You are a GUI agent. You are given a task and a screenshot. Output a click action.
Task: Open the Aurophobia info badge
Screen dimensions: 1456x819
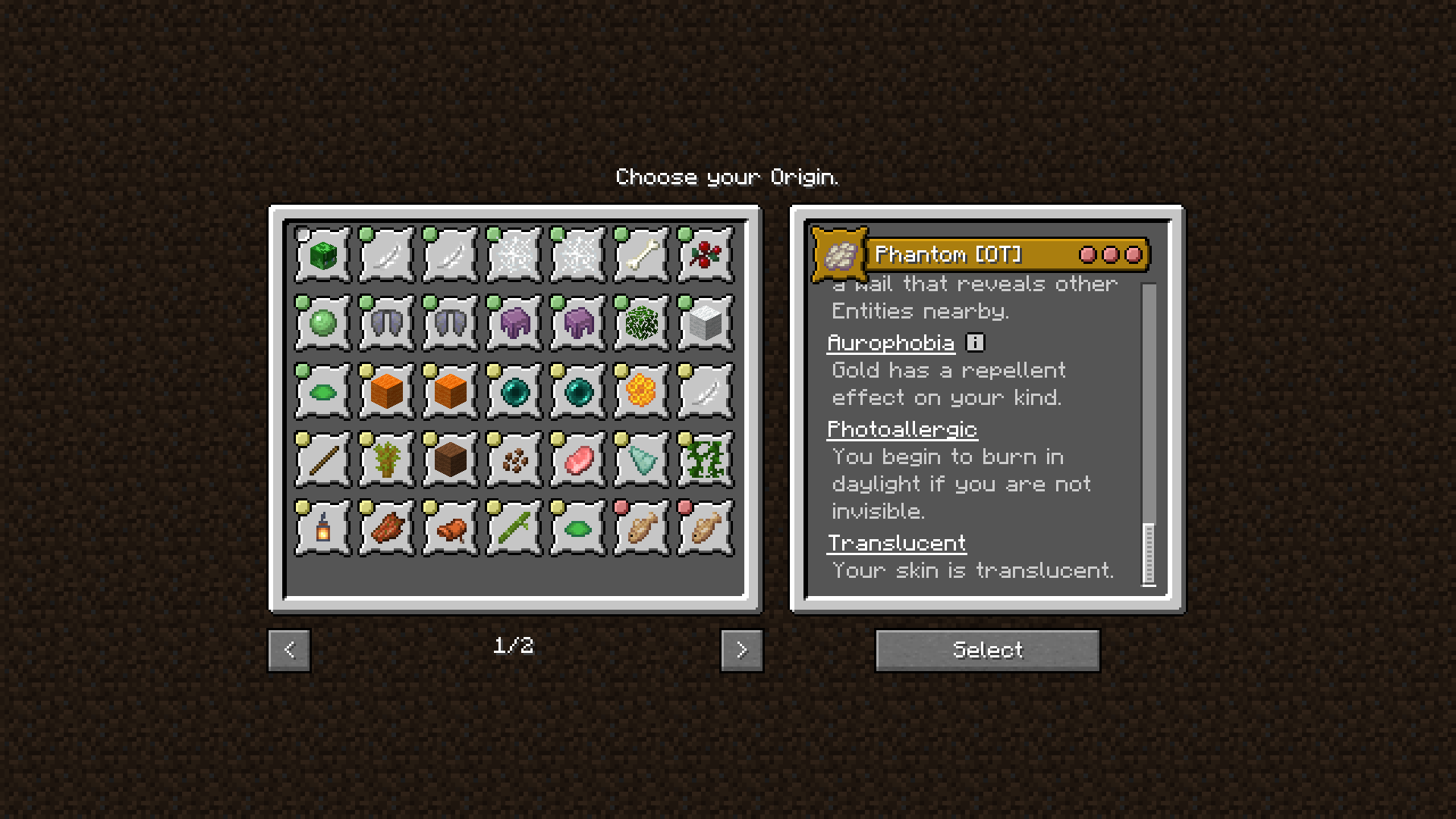pyautogui.click(x=975, y=343)
